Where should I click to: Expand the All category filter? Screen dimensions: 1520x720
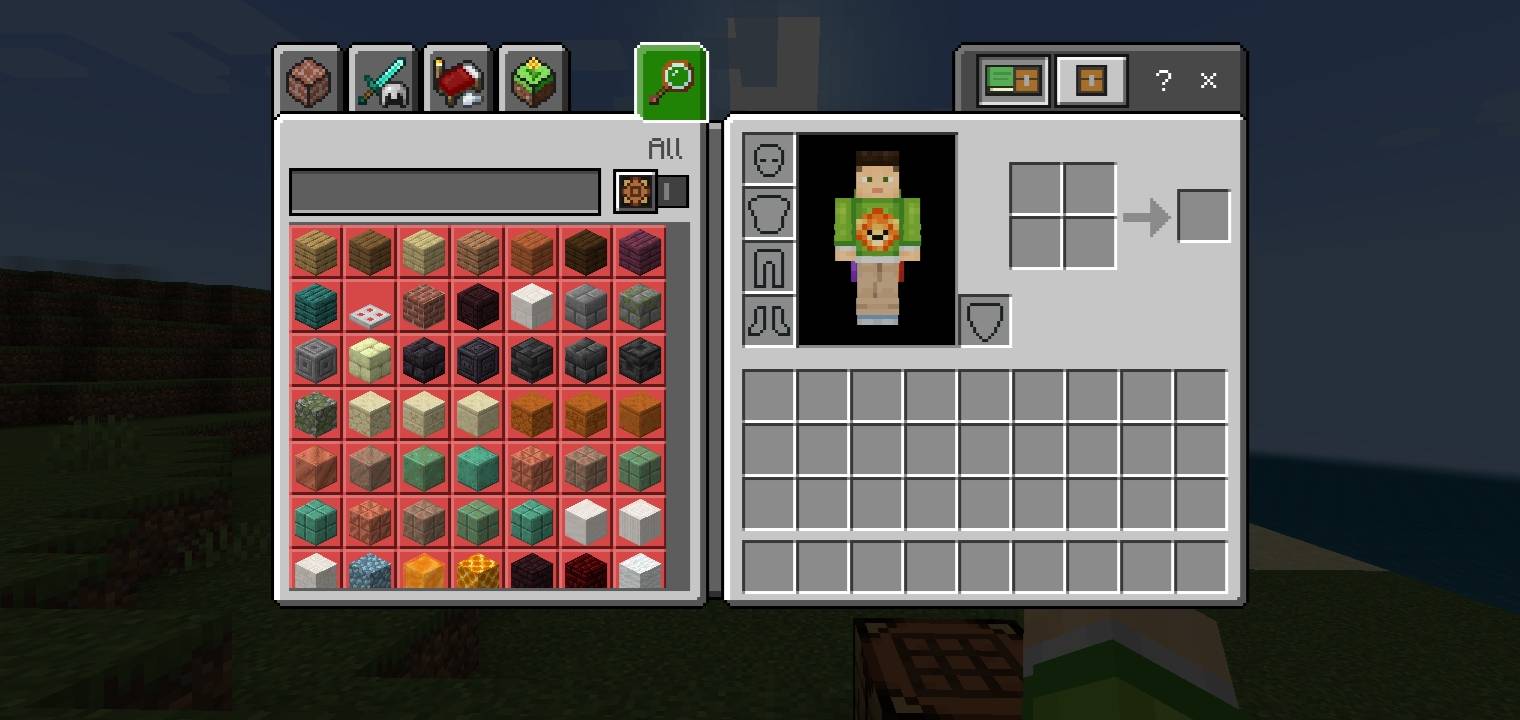[665, 148]
